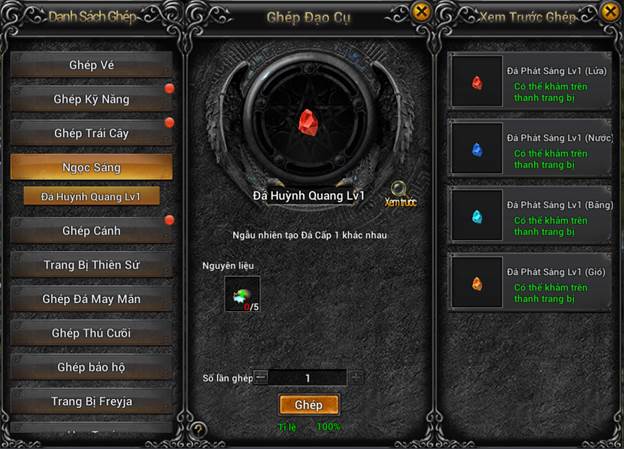Choose Ghép Đá May Mắn
Viewport: 624px width, 449px height.
click(x=92, y=299)
